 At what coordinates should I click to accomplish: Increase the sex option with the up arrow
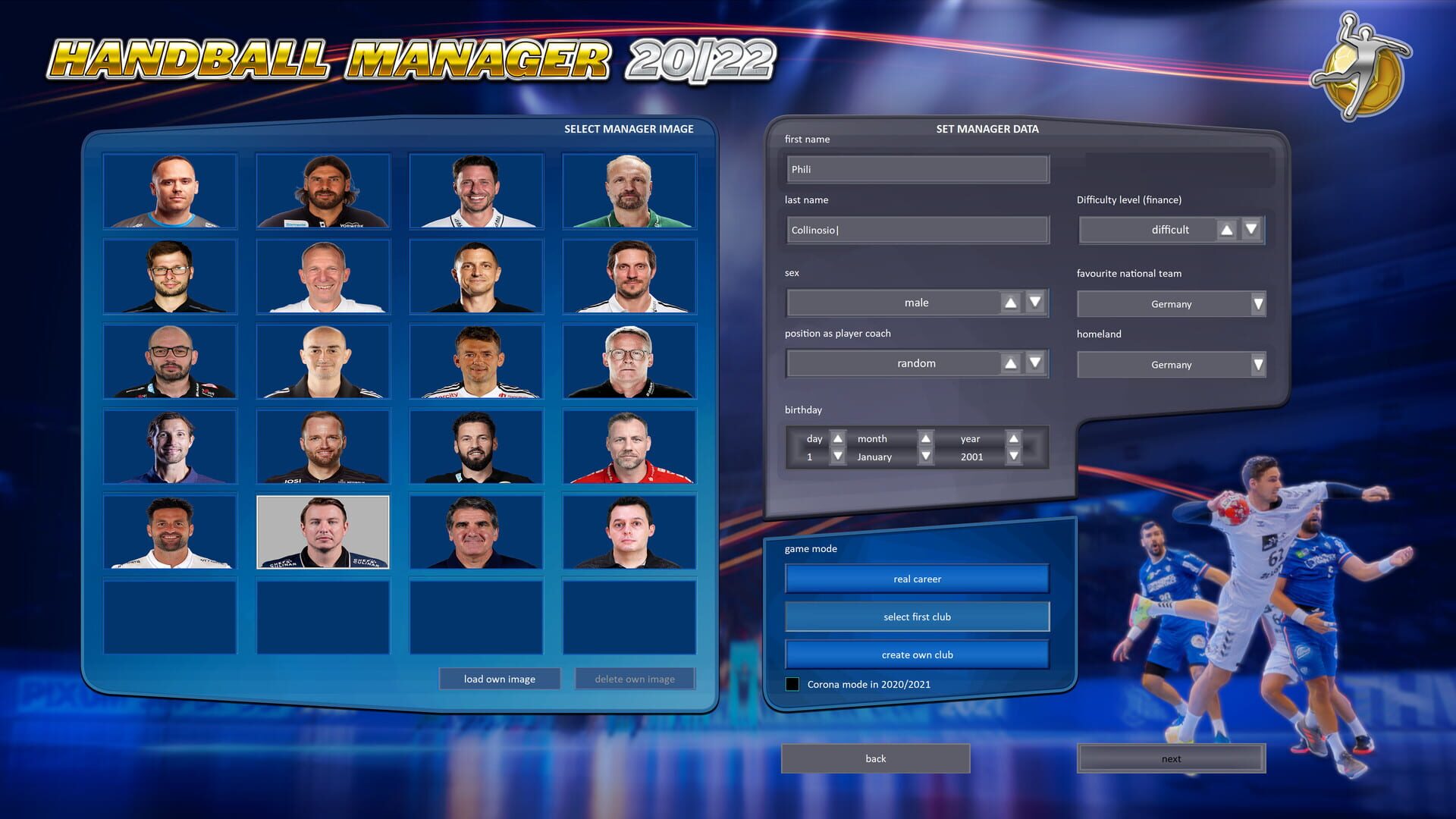(x=1010, y=302)
